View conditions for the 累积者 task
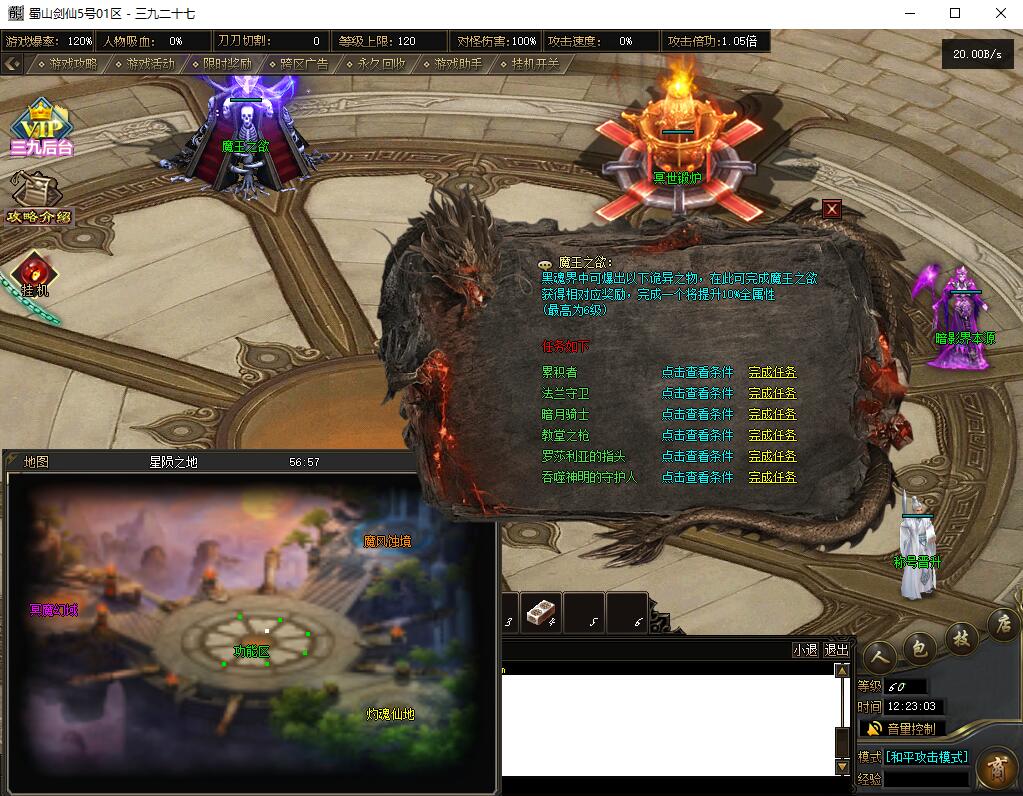 coord(697,372)
